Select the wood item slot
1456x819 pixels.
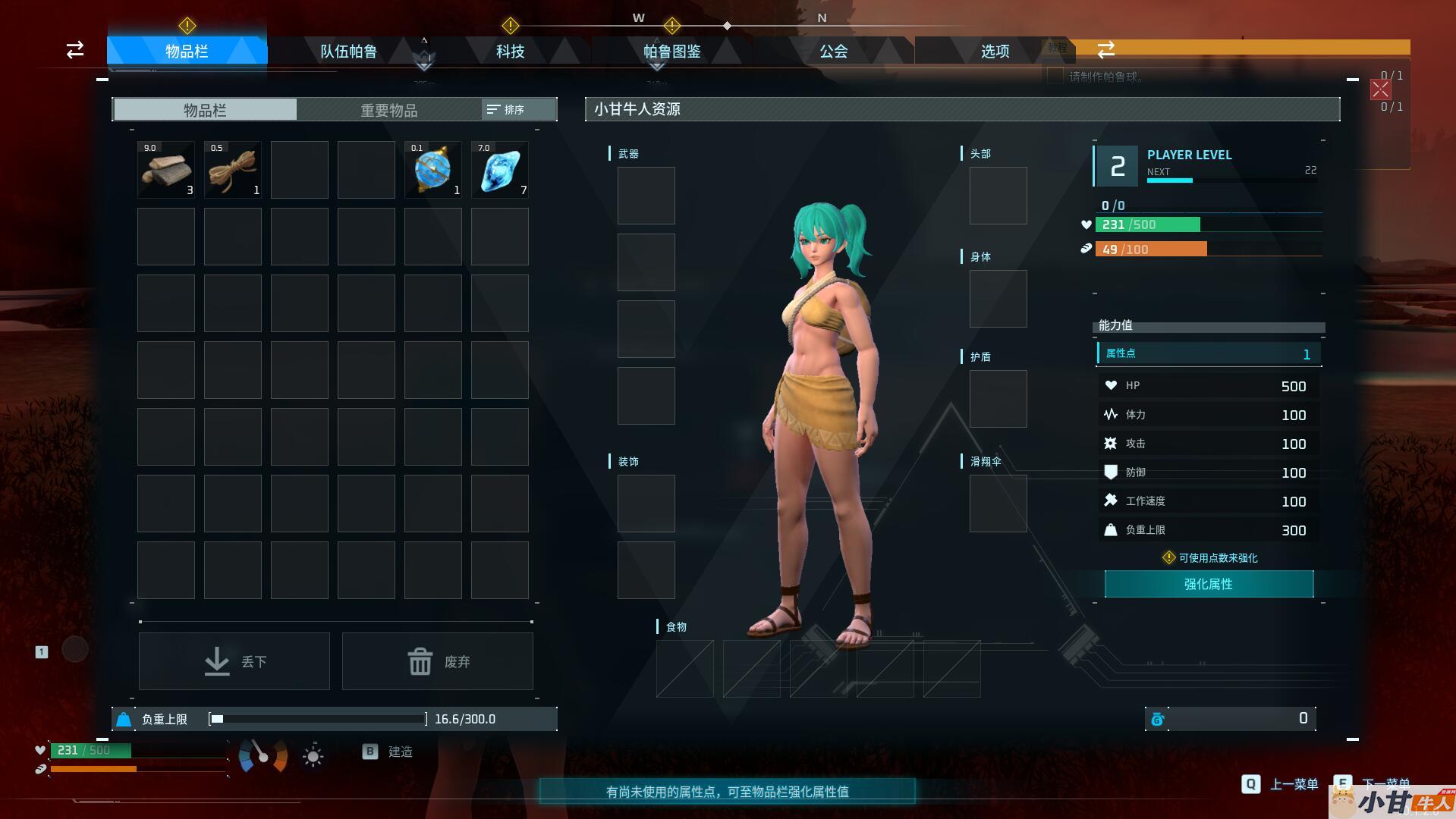(x=166, y=170)
